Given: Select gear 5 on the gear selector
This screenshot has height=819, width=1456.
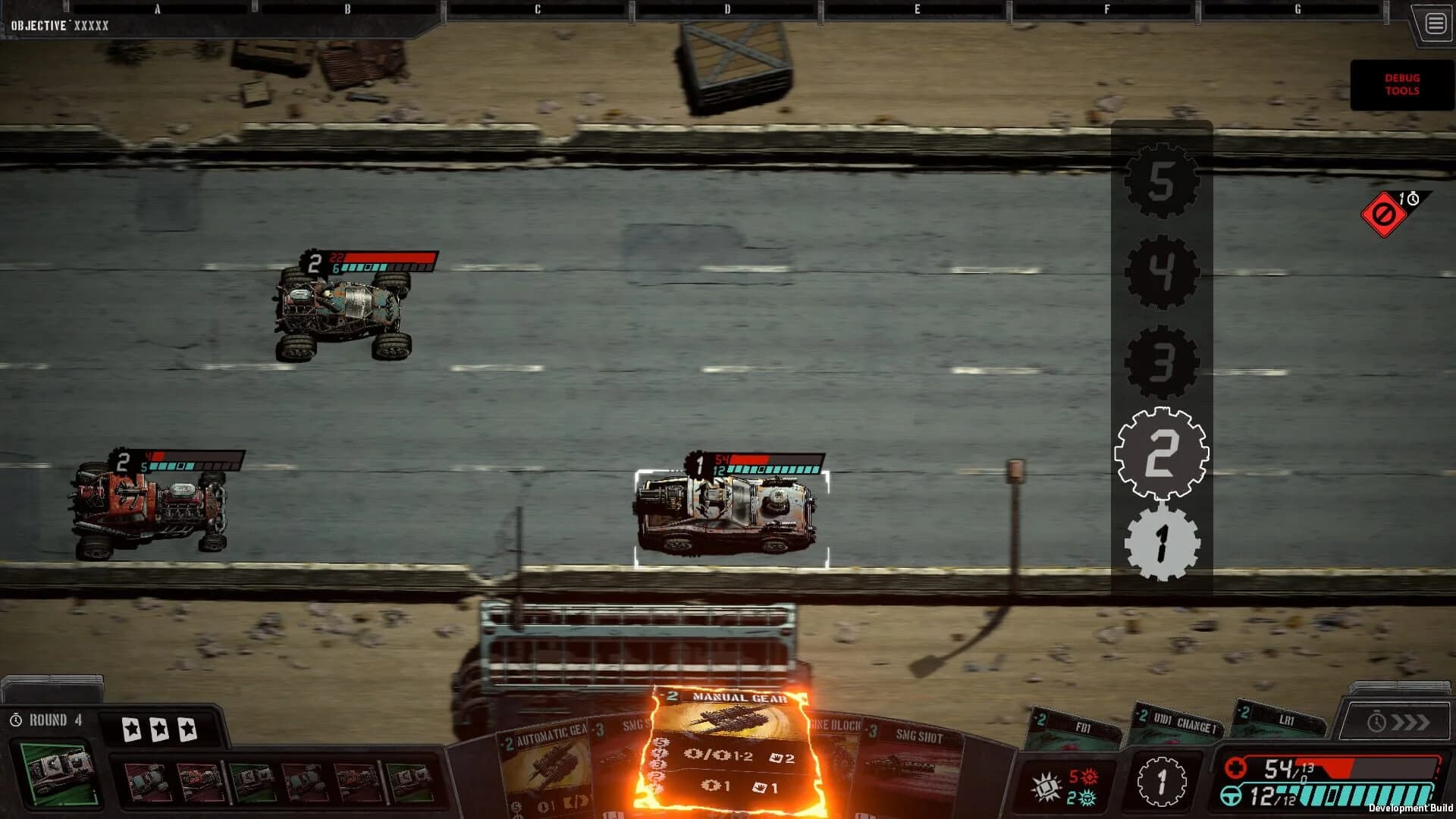Looking at the screenshot, I should (x=1161, y=180).
